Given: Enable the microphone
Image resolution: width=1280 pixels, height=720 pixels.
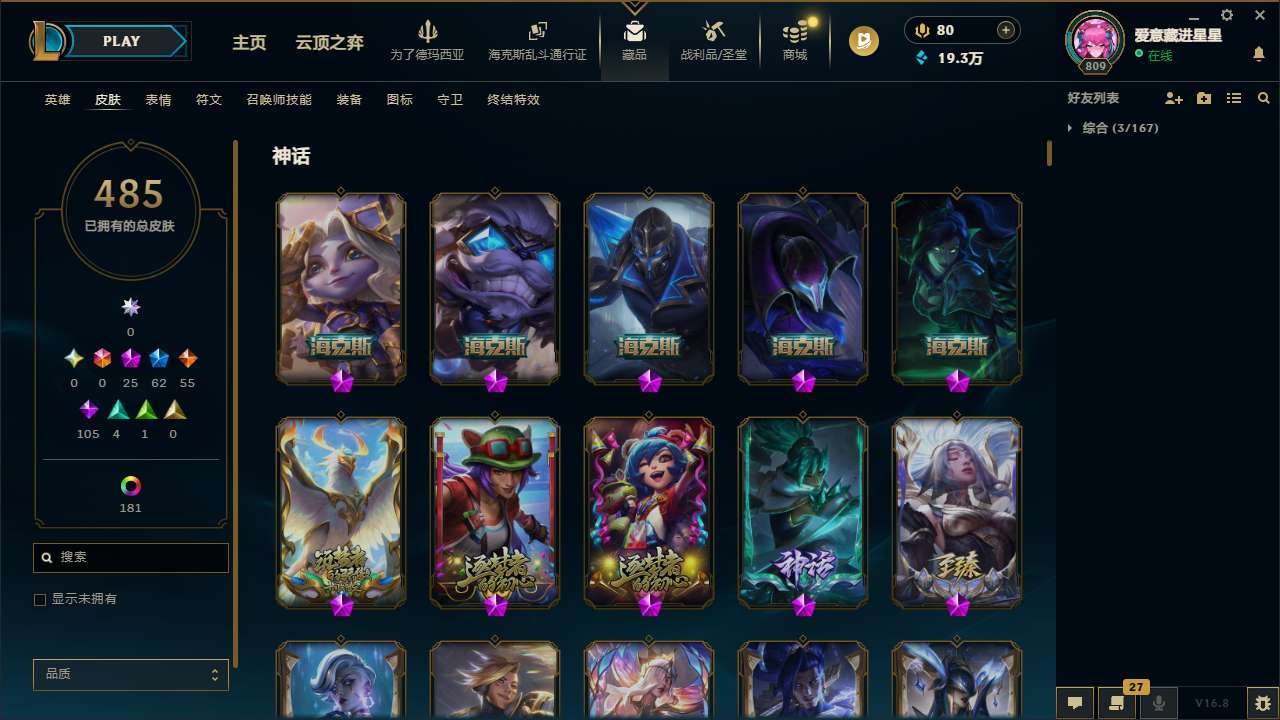Looking at the screenshot, I should 1159,704.
